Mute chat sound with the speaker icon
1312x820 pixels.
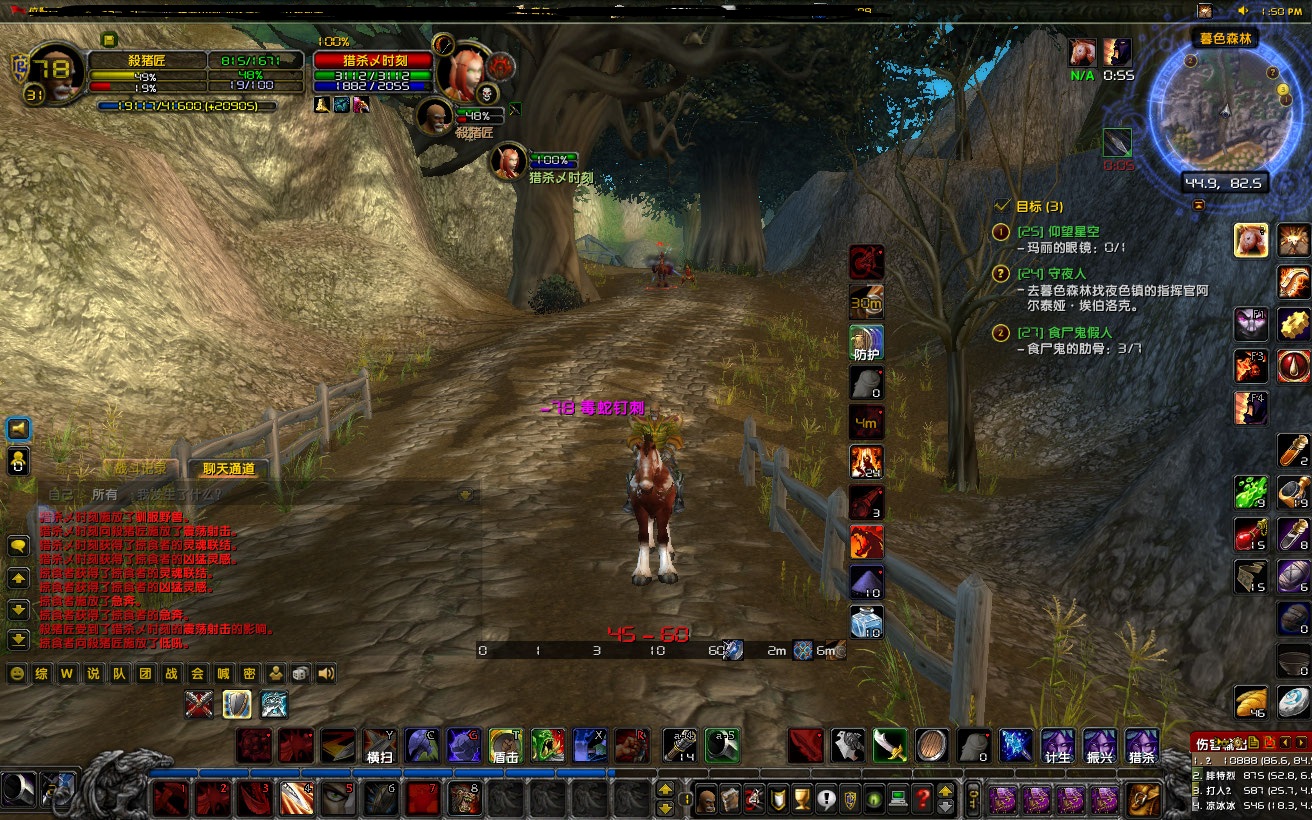tap(325, 673)
